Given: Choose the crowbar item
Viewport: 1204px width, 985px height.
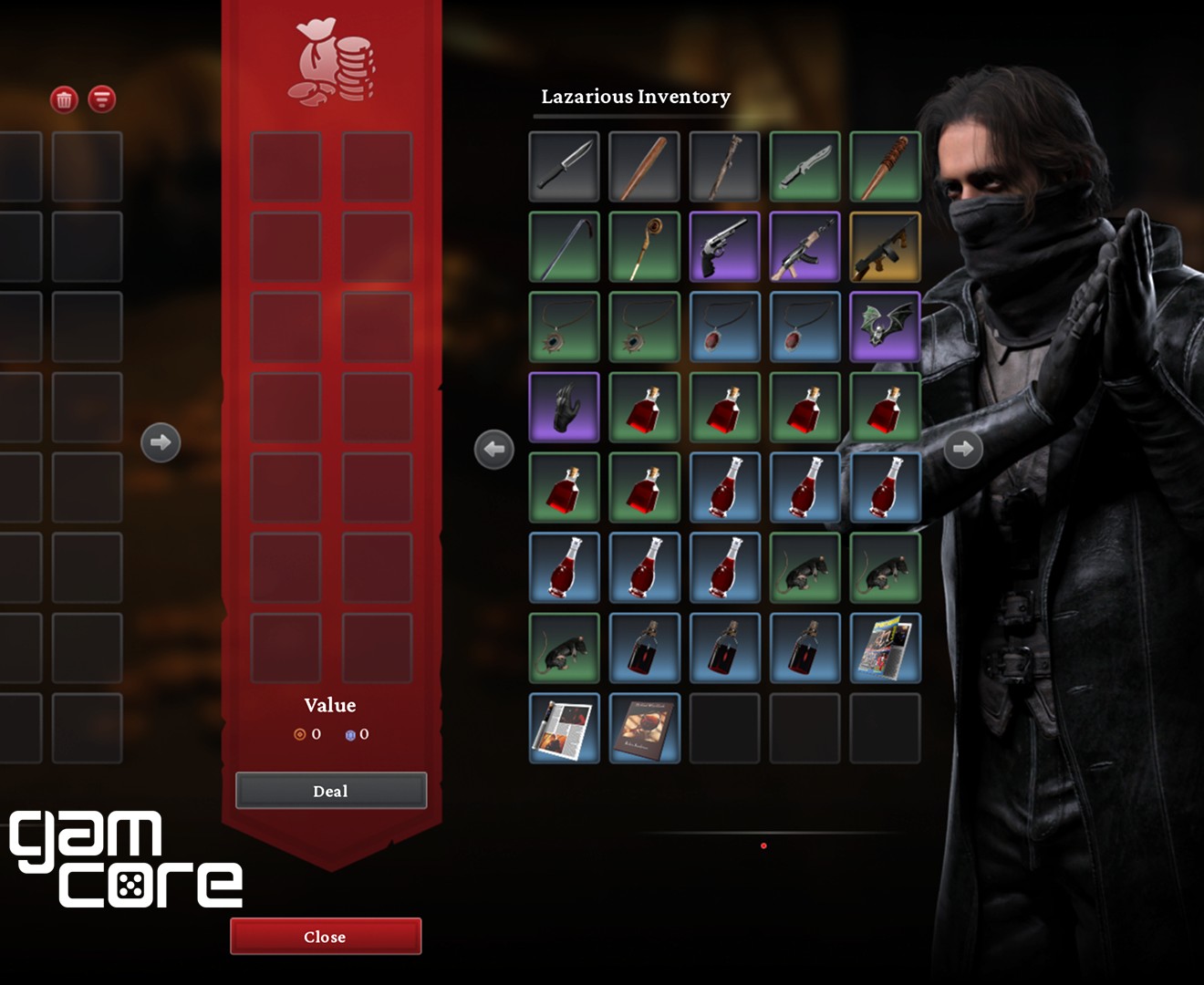Looking at the screenshot, I should pyautogui.click(x=564, y=247).
